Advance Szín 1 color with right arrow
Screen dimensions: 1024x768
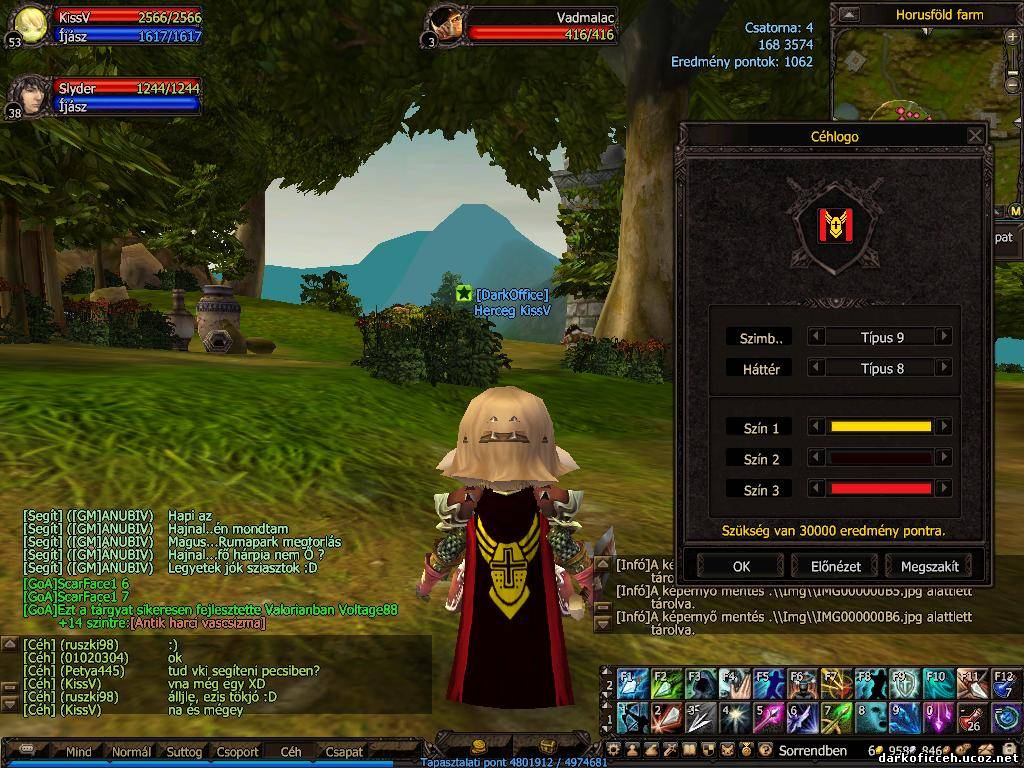pyautogui.click(x=943, y=427)
